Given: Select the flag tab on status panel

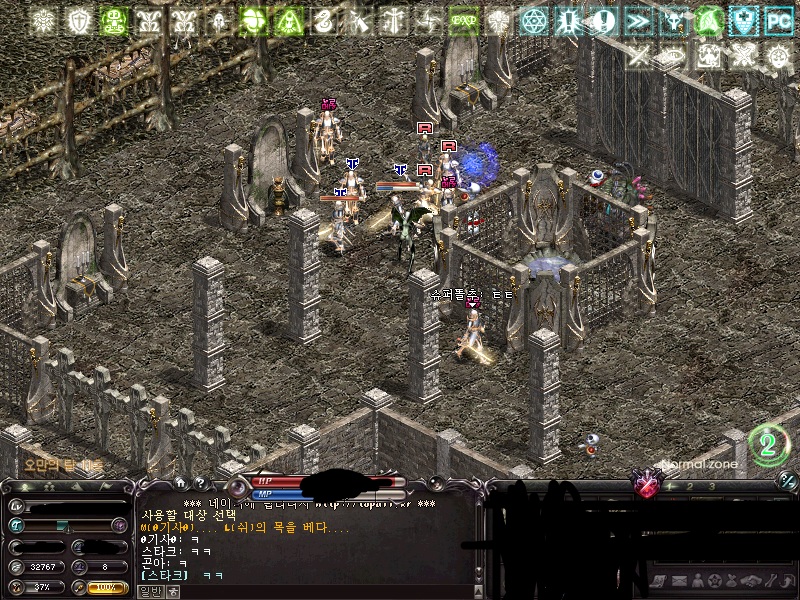Looking at the screenshot, I should 106,487.
